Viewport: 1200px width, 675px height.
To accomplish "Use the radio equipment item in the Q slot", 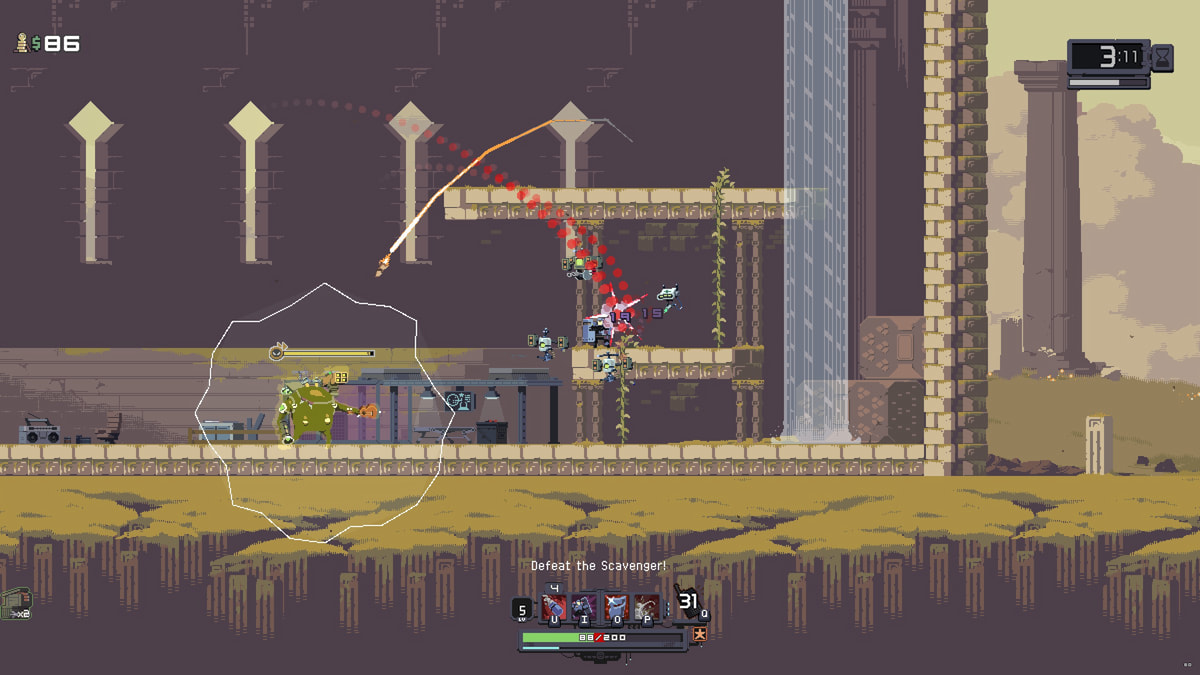I will point(687,603).
